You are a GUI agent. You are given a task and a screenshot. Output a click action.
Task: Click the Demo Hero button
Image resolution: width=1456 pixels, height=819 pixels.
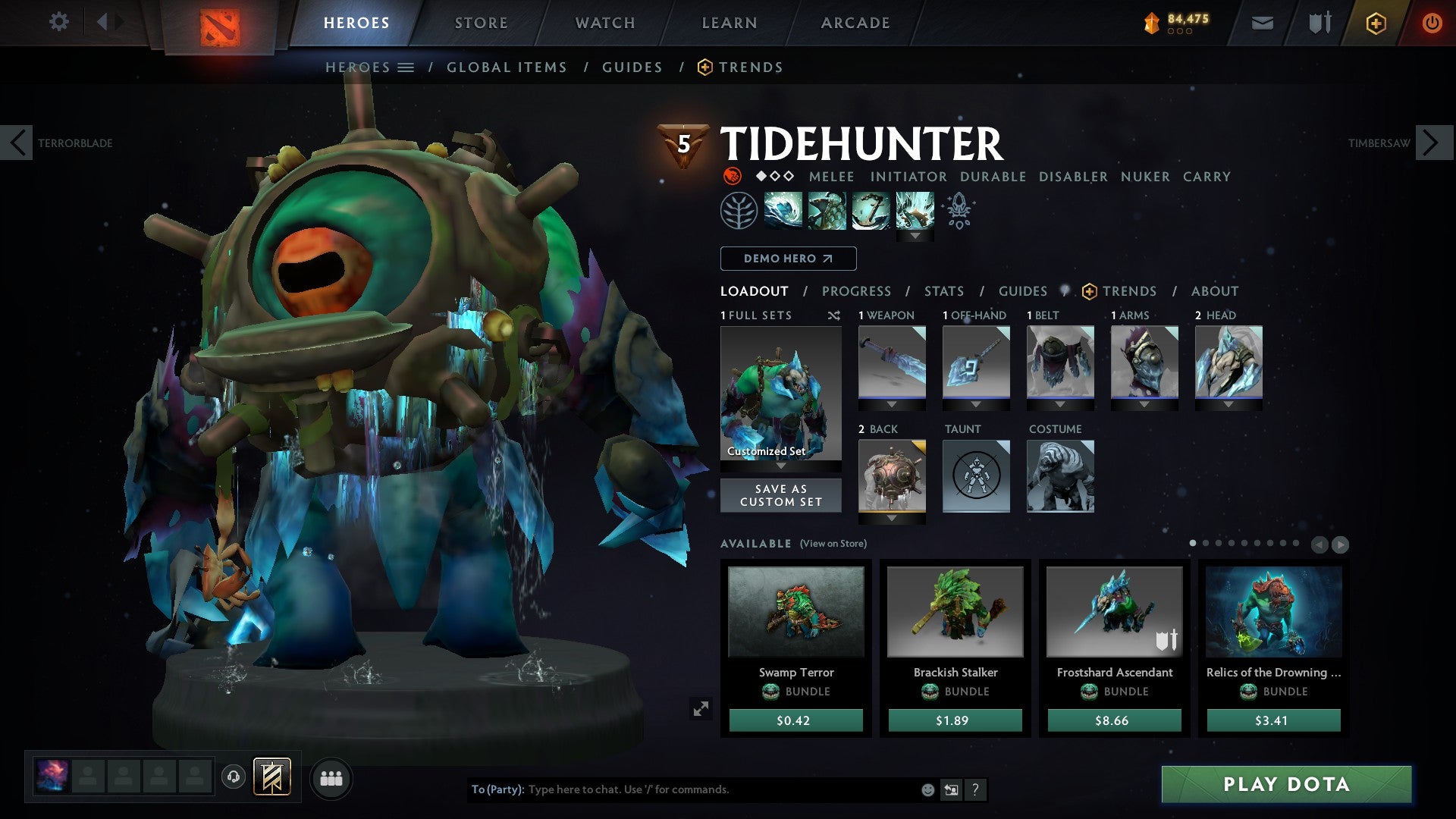787,259
